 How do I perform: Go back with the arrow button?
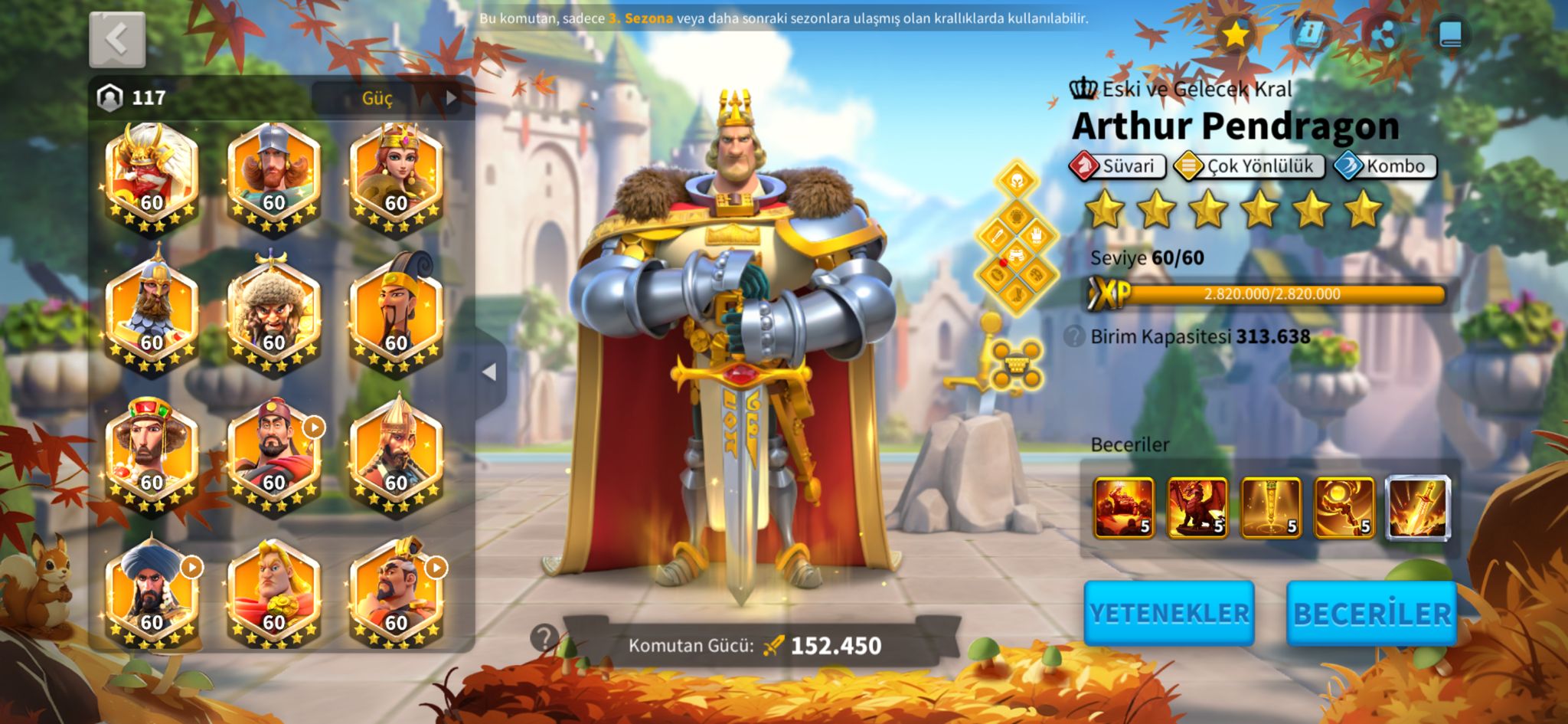[117, 39]
